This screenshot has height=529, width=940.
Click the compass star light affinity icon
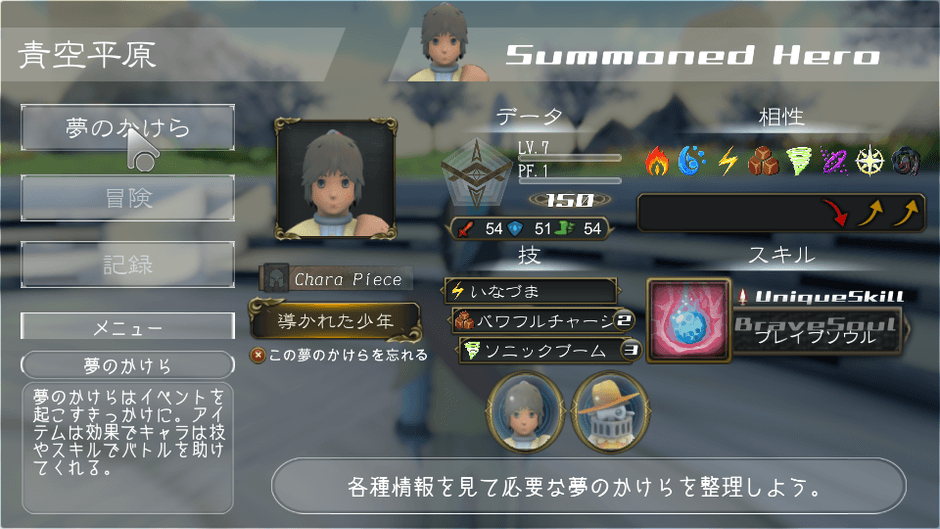[x=870, y=160]
